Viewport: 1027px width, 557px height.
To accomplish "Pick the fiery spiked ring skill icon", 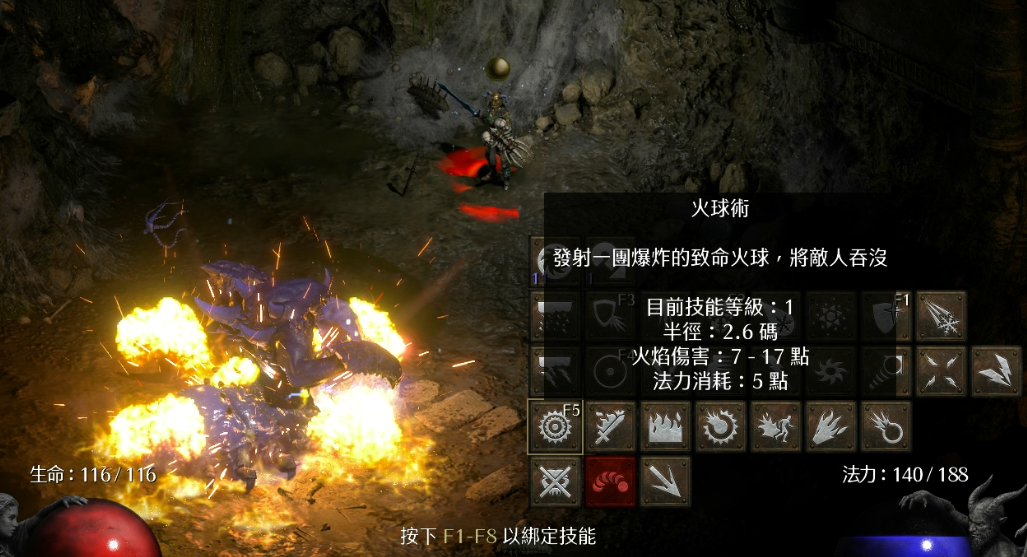I will pyautogui.click(x=720, y=426).
